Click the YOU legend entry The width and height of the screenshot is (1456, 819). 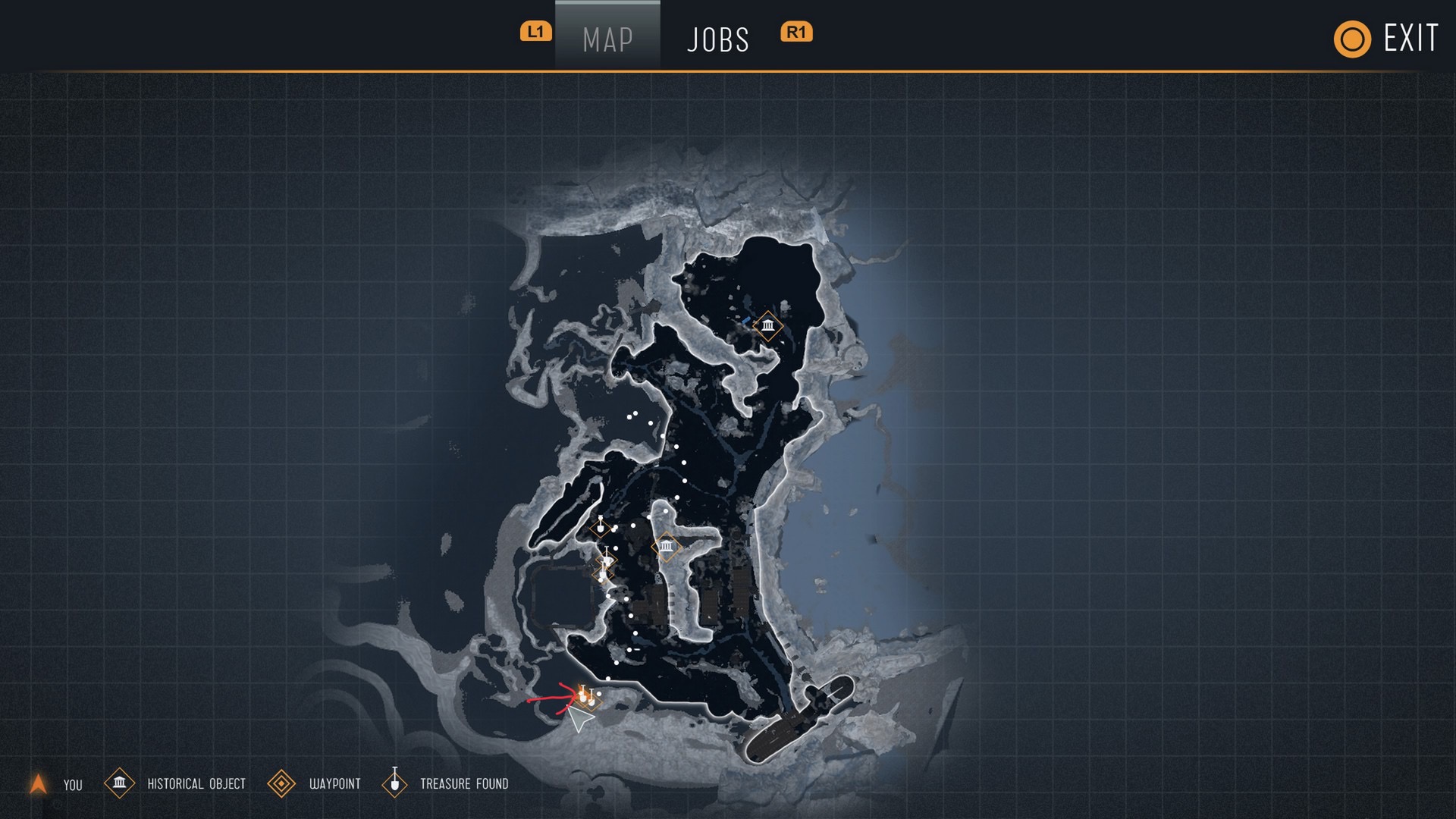tap(56, 784)
